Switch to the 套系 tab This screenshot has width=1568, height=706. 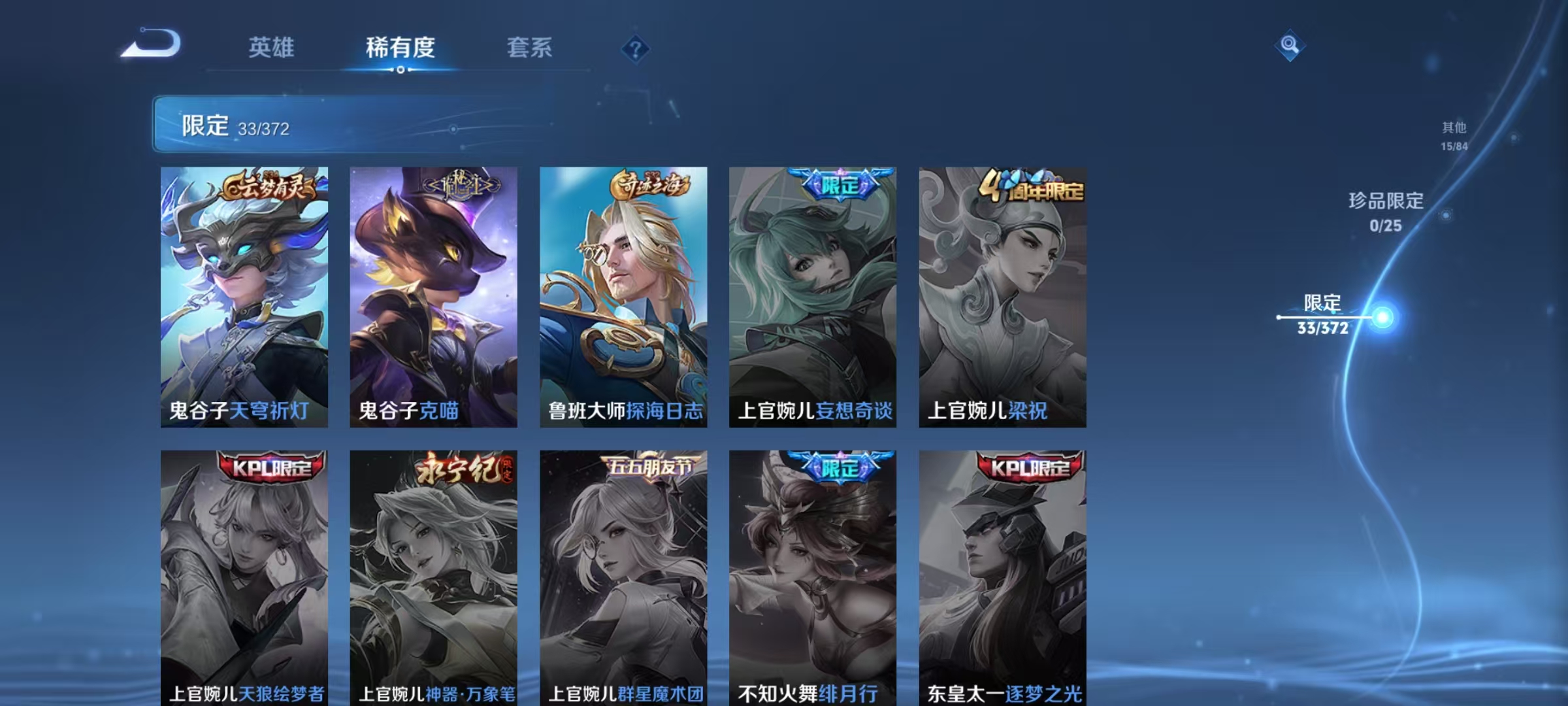click(x=530, y=48)
